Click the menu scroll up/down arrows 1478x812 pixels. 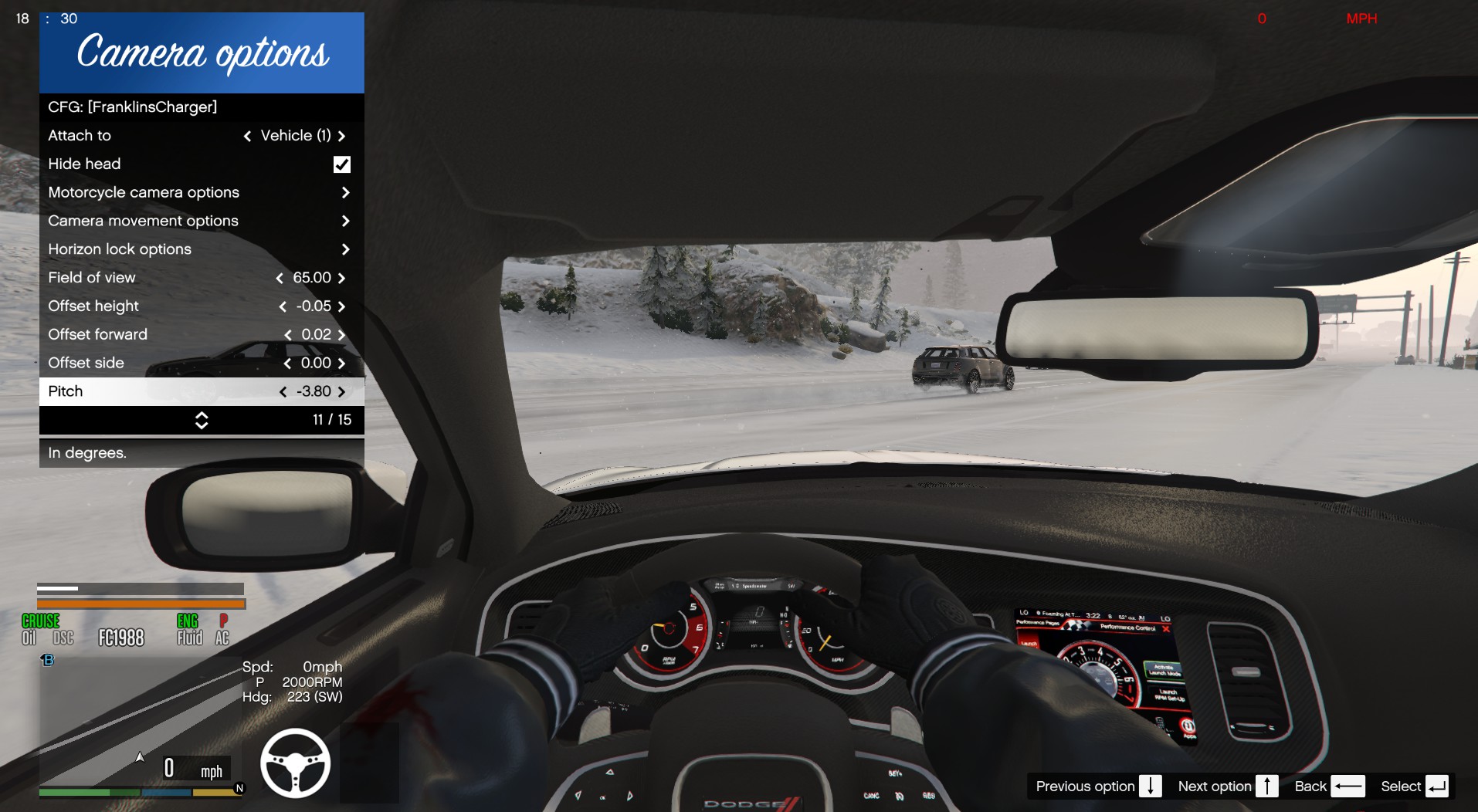[202, 420]
